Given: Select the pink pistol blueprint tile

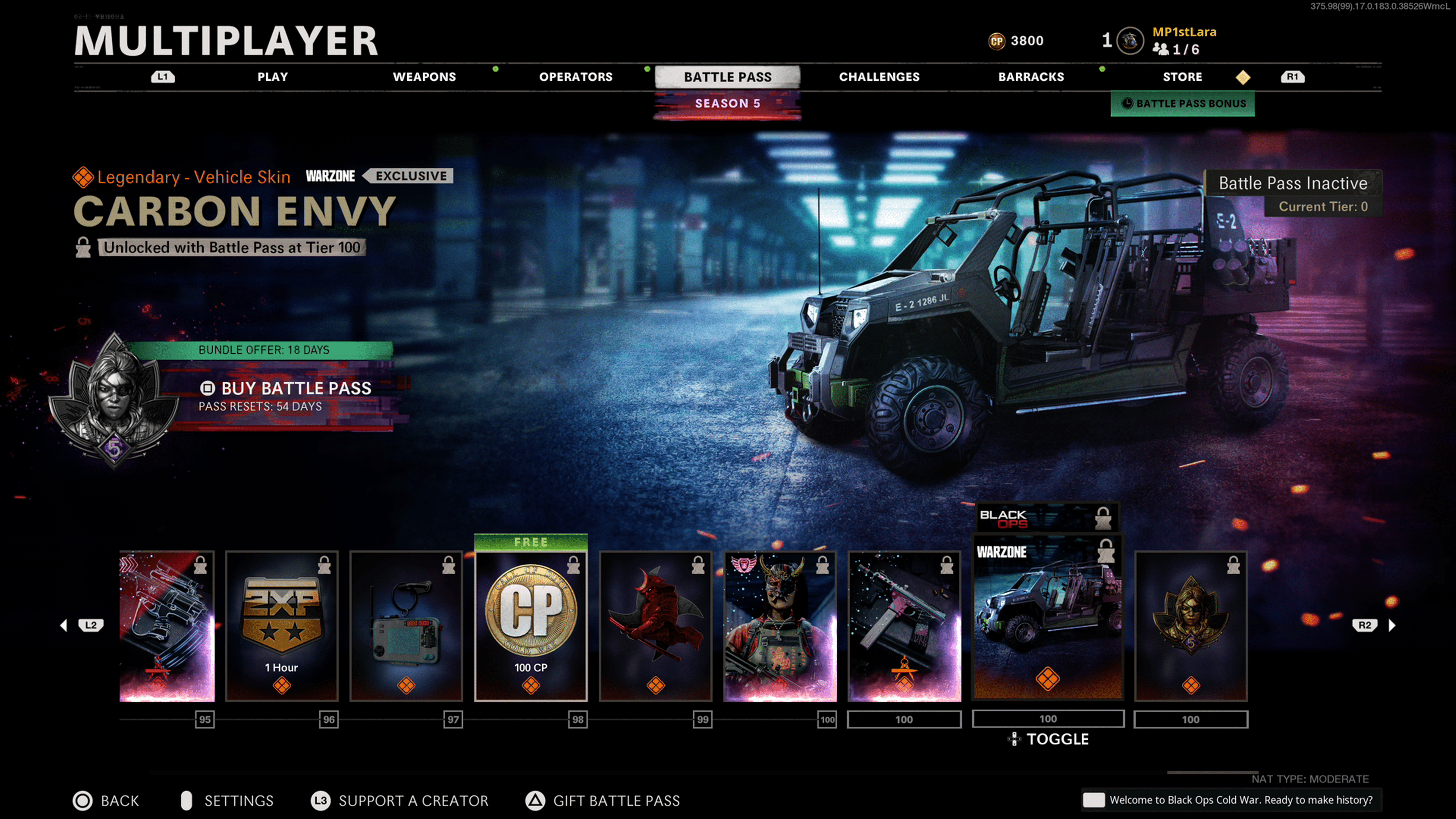Looking at the screenshot, I should [x=904, y=626].
